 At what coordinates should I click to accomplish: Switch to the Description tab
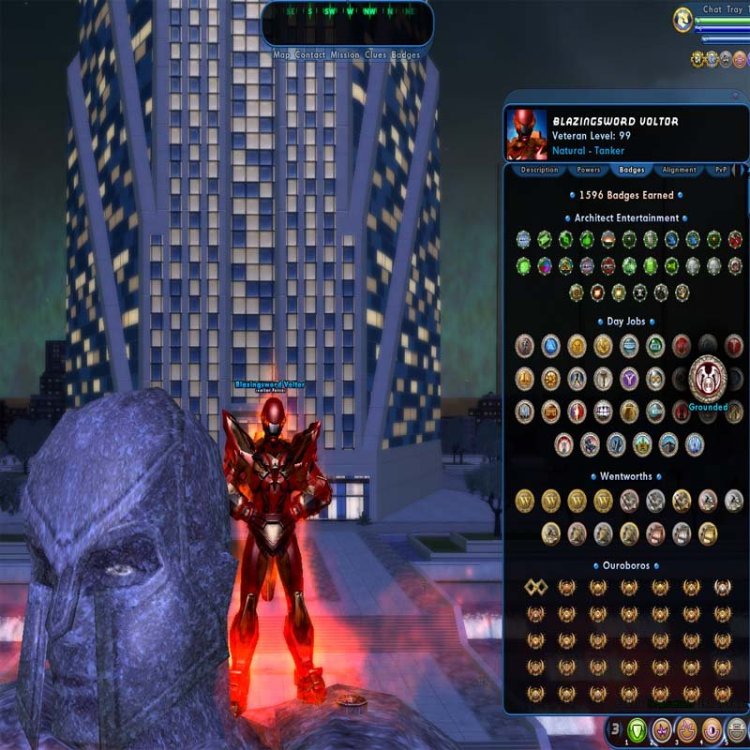(539, 170)
